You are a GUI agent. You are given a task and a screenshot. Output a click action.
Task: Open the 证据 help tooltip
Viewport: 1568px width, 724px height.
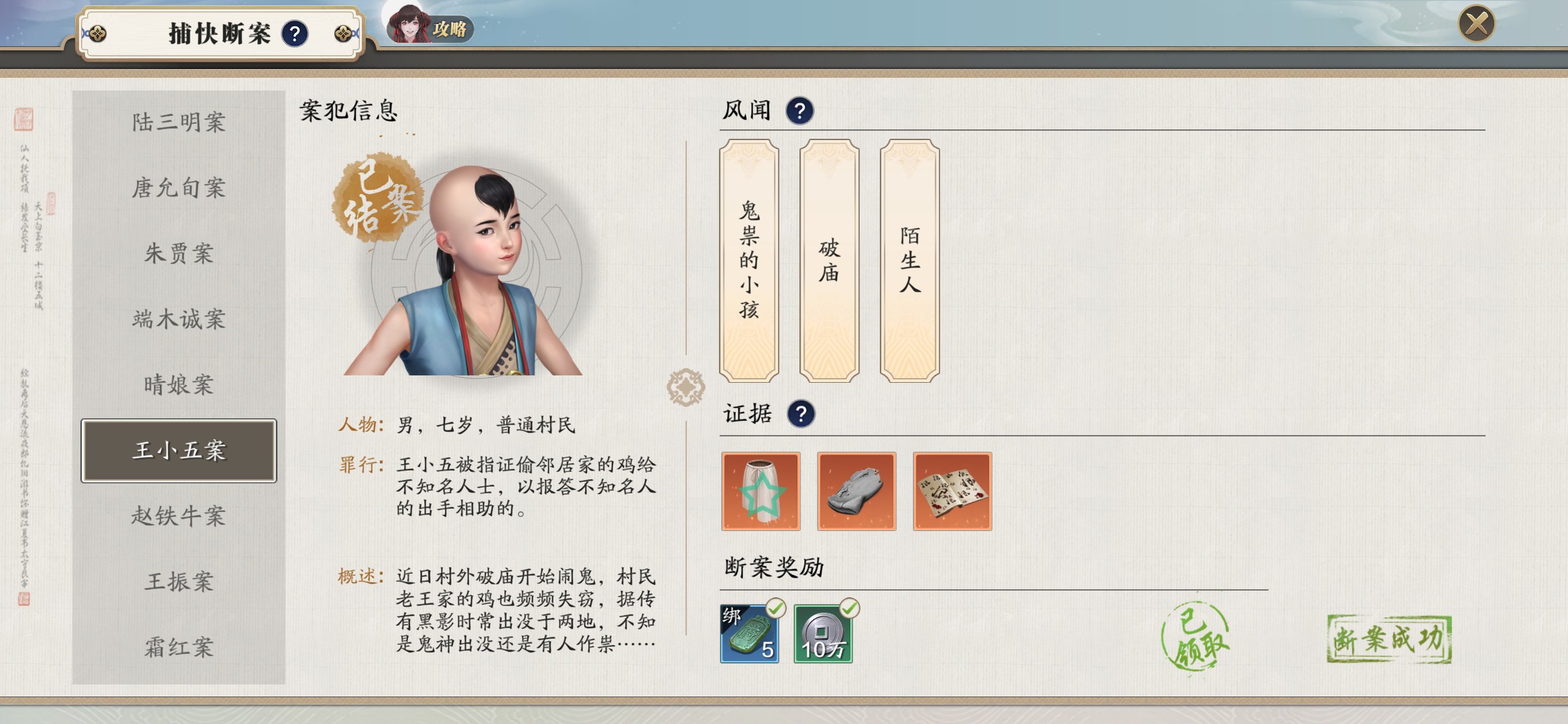[801, 414]
